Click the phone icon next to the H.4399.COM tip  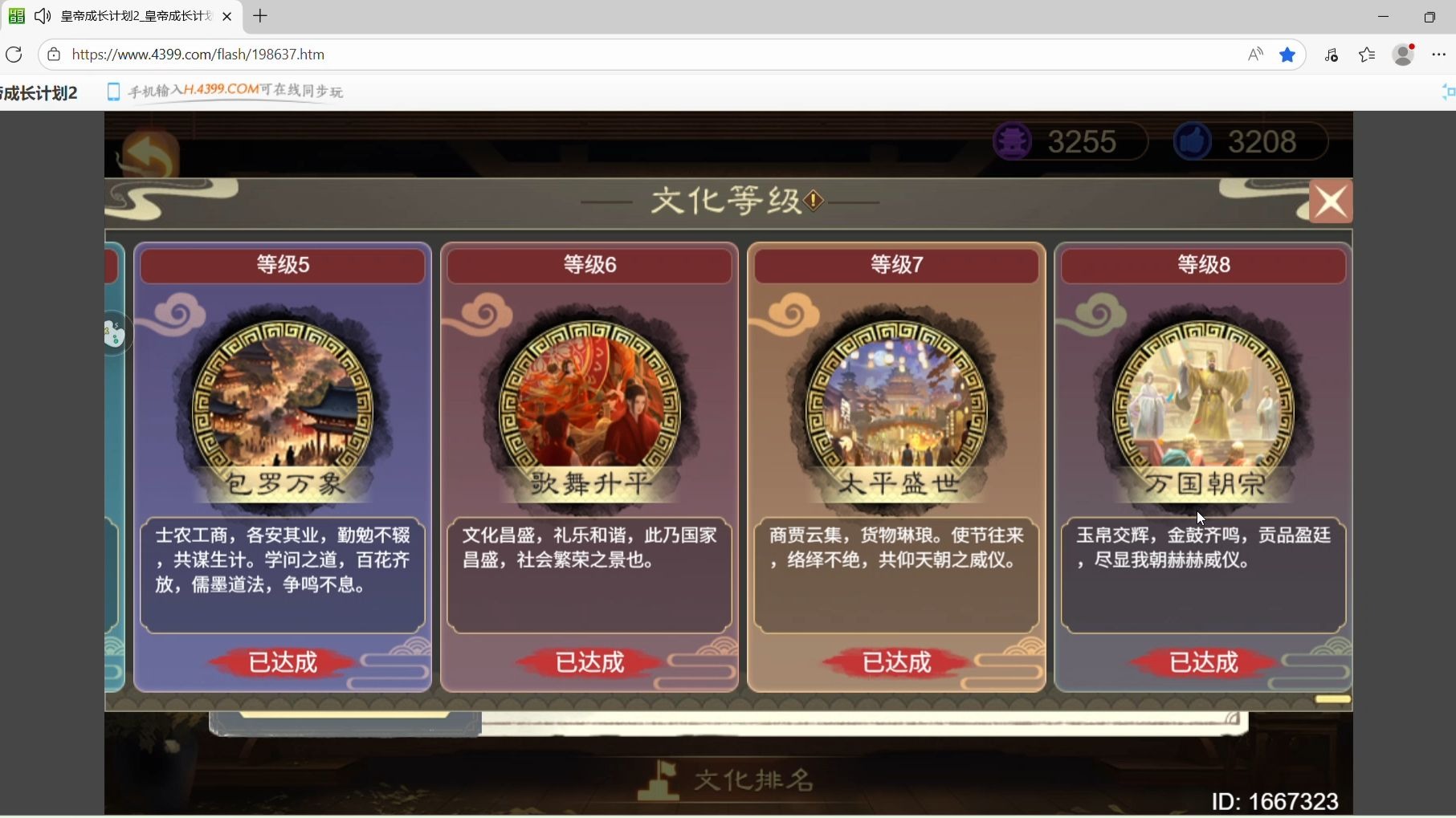coord(113,91)
